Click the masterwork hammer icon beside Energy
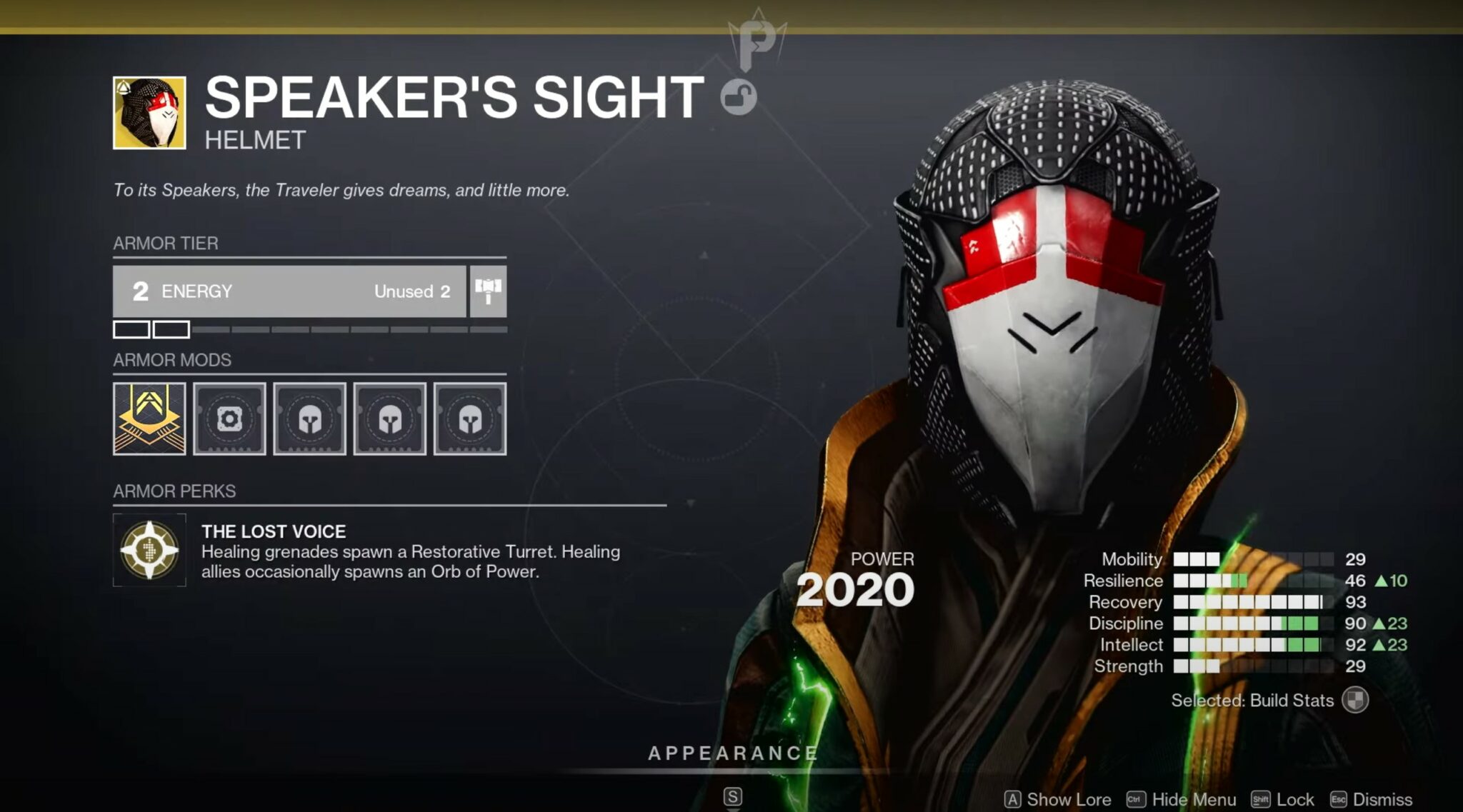The width and height of the screenshot is (1463, 812). [x=486, y=291]
